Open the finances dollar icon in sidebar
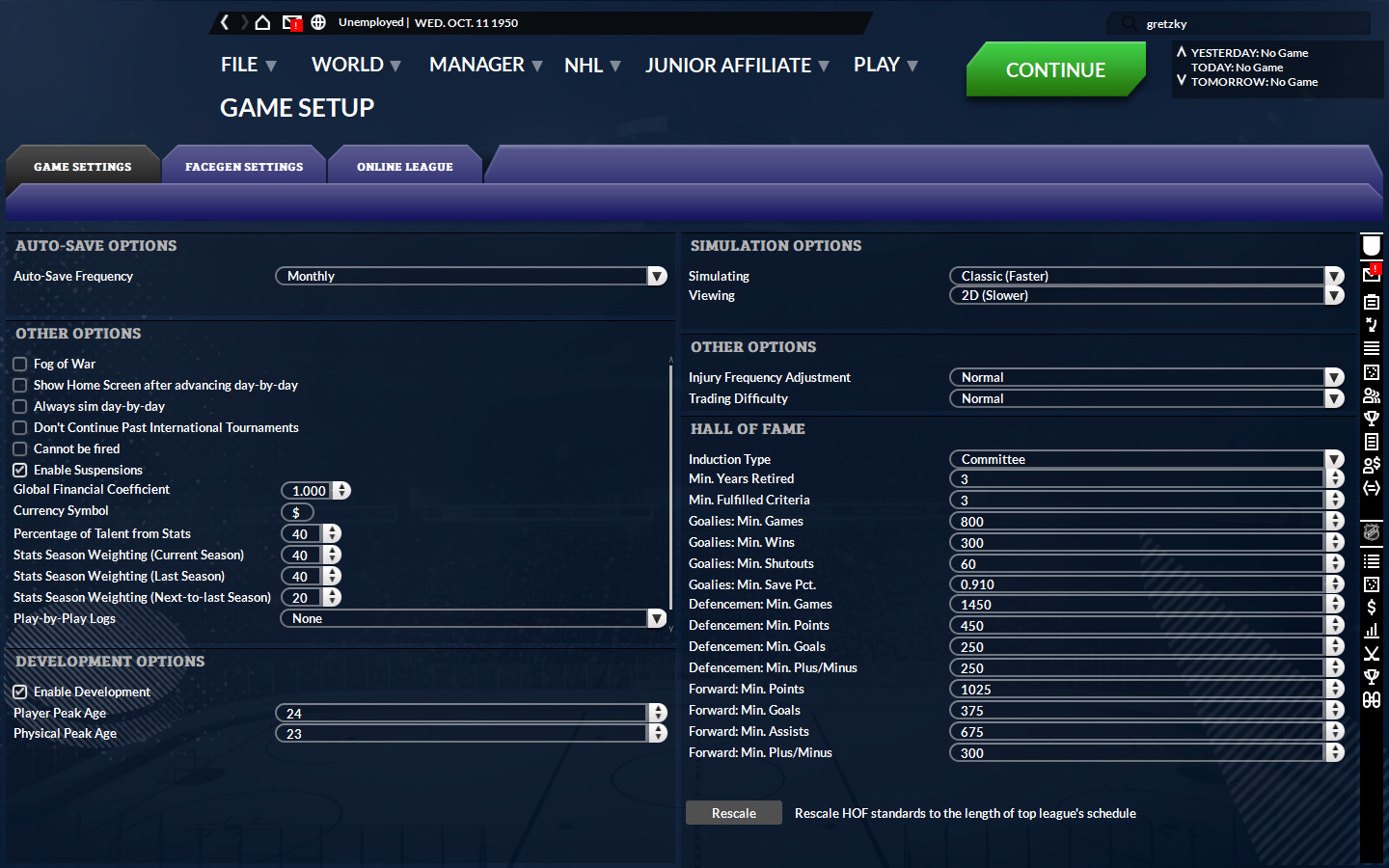This screenshot has width=1389, height=868. point(1371,607)
